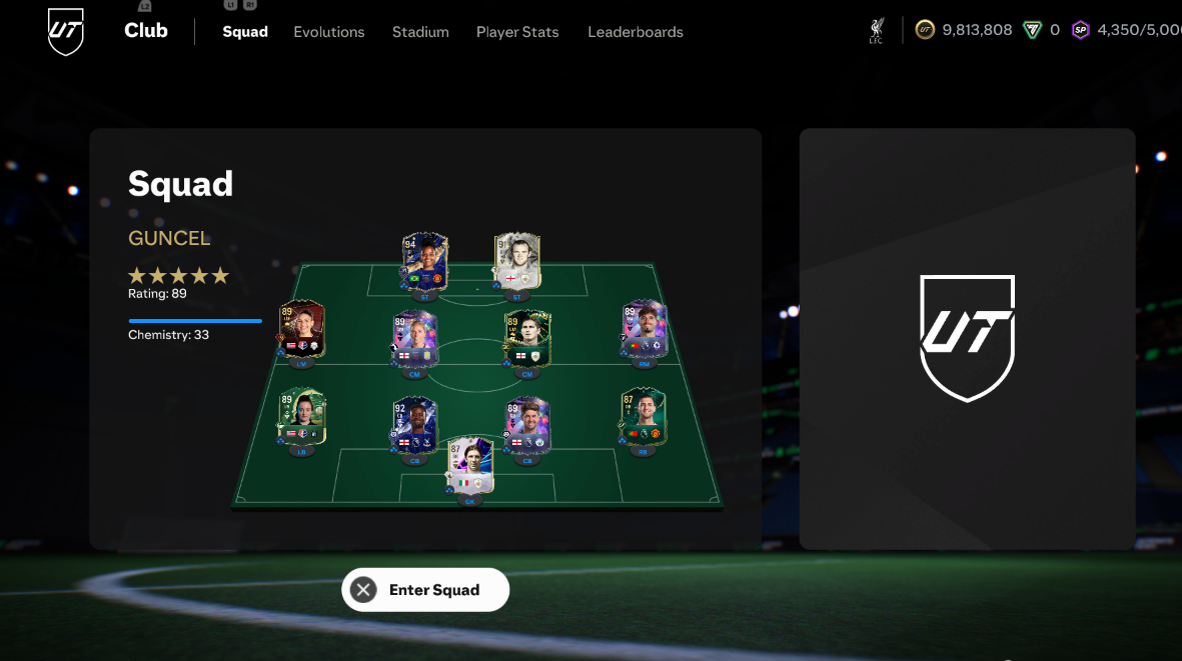The height and width of the screenshot is (661, 1182).
Task: Go to the Leaderboards tab
Action: 635,32
